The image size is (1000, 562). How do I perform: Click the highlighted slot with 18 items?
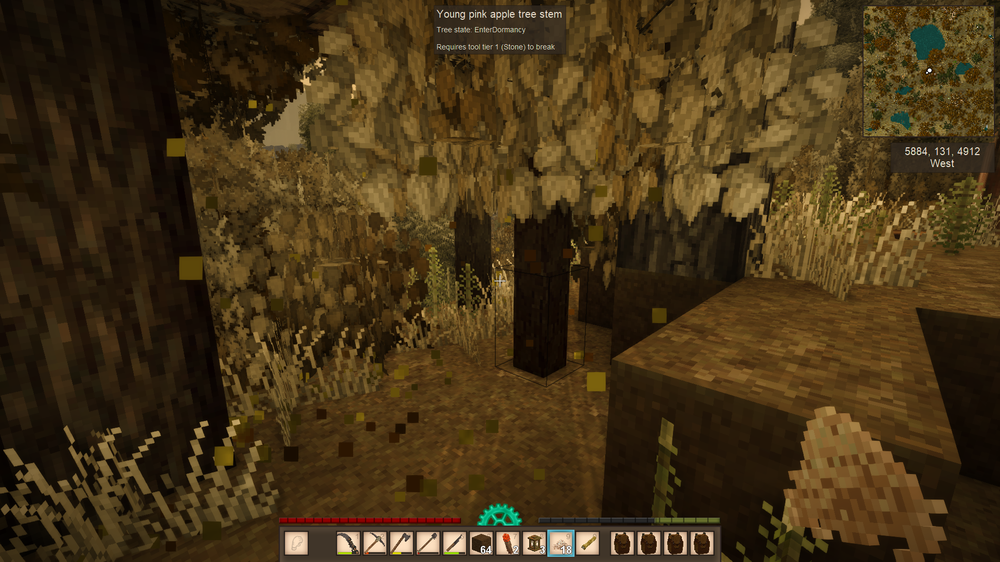click(x=560, y=543)
